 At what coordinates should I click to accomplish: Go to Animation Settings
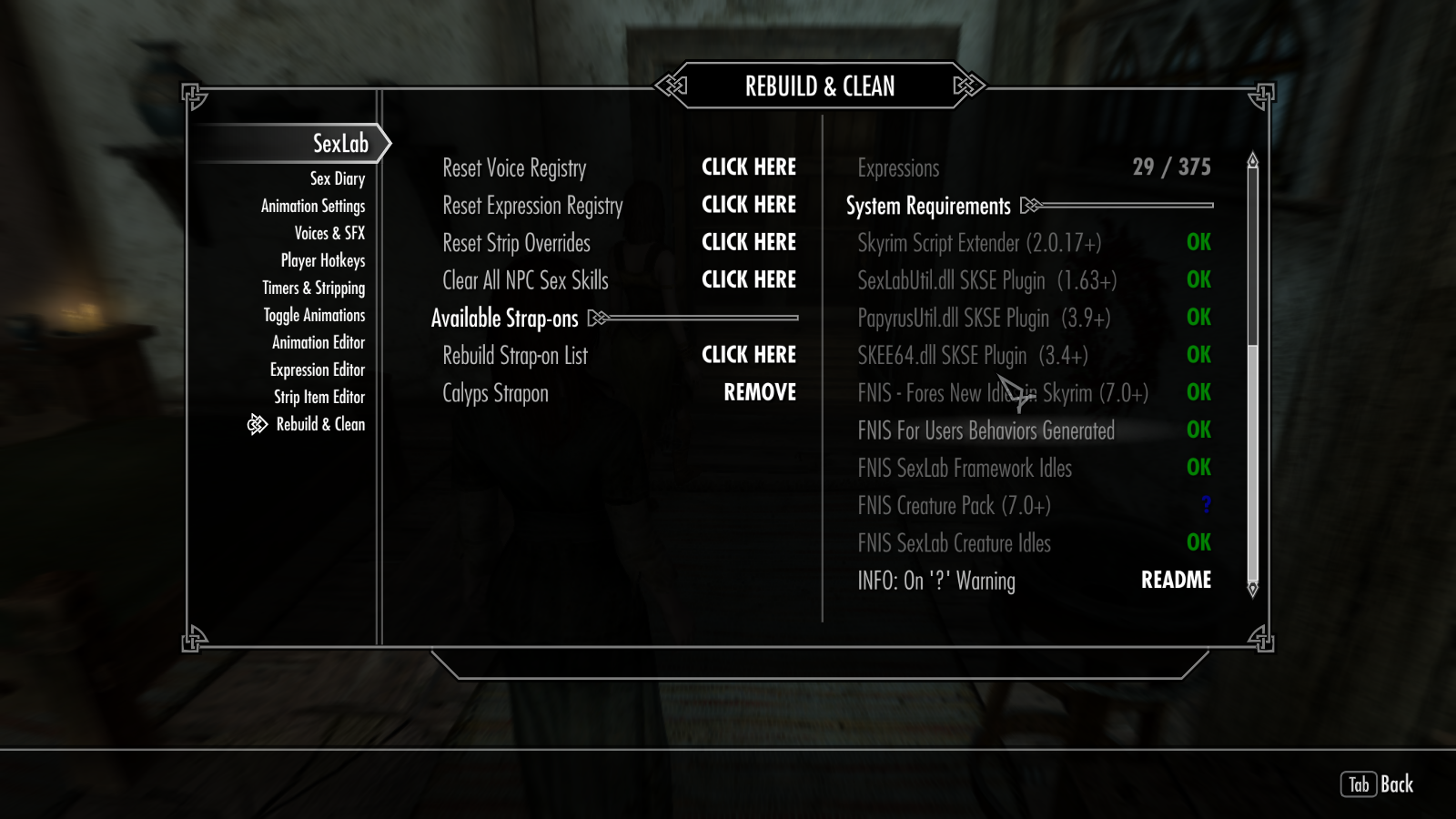(x=313, y=207)
